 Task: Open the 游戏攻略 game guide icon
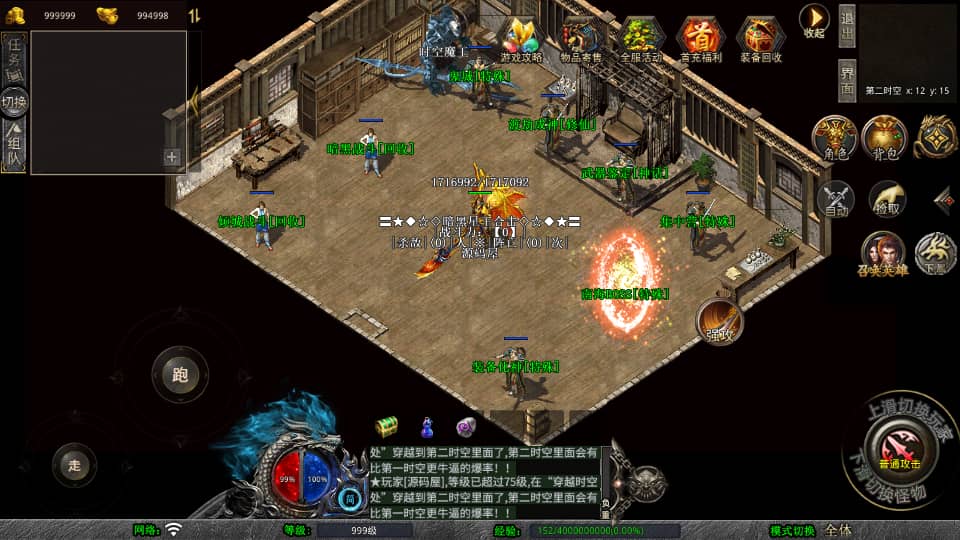point(520,38)
